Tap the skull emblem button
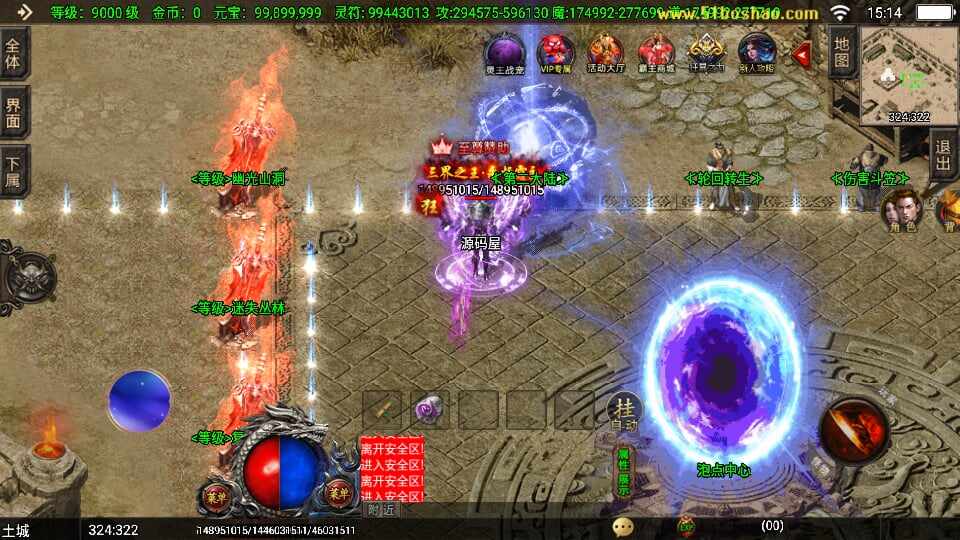Screen dimensions: 960x540 point(24,274)
